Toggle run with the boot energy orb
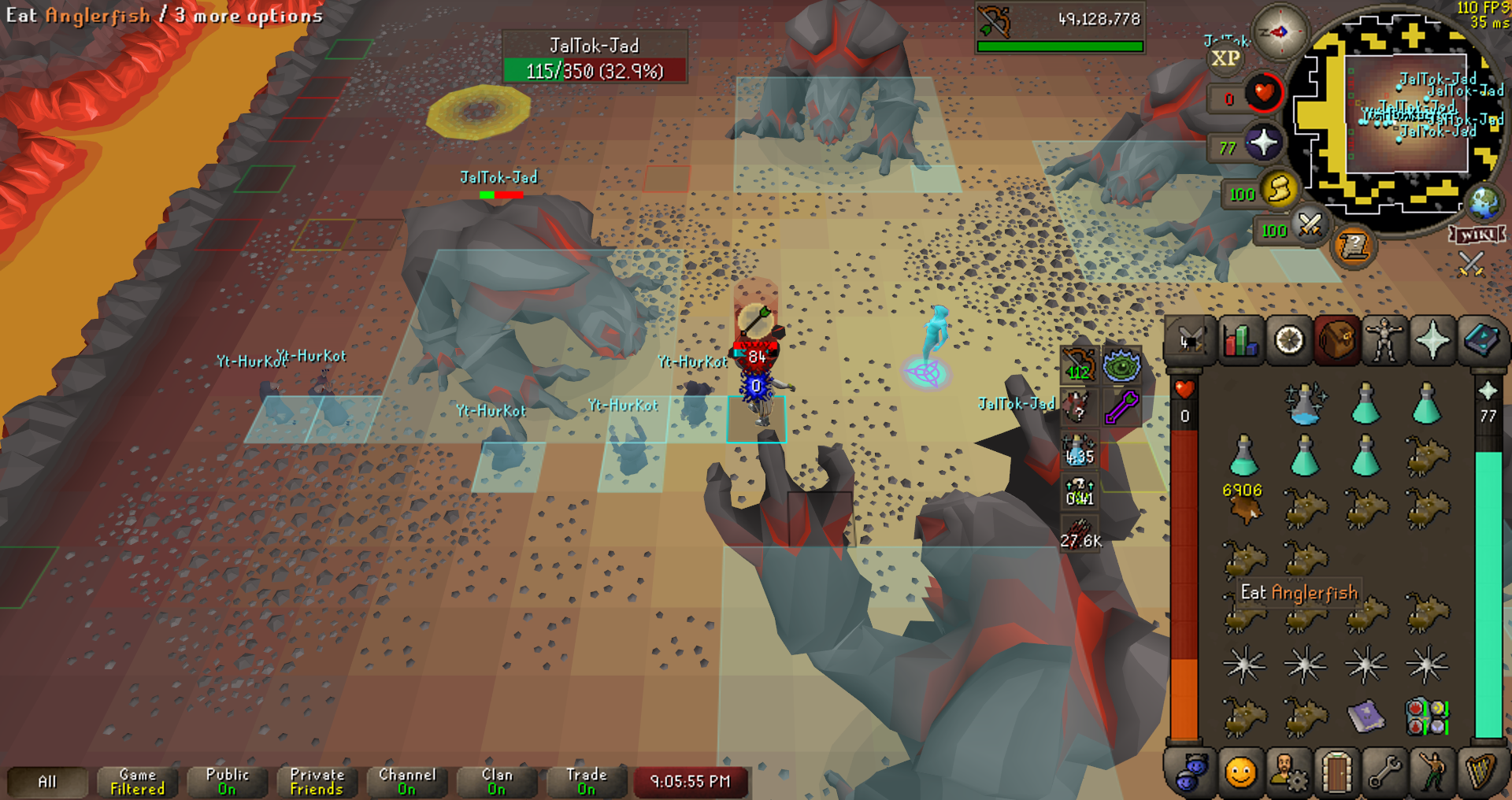This screenshot has height=800, width=1512. [1279, 190]
